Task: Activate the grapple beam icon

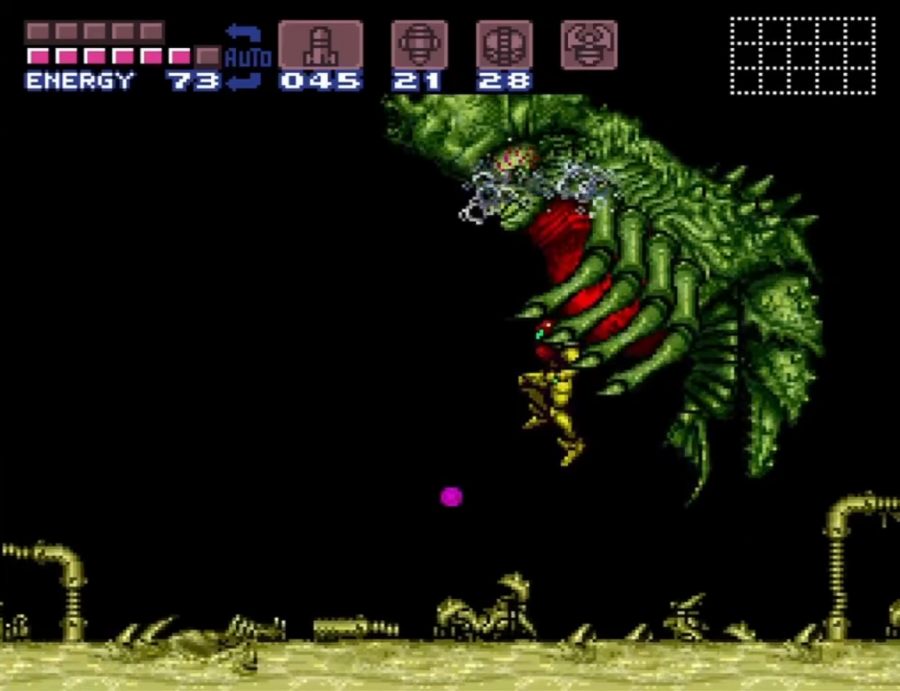Action: (x=589, y=45)
